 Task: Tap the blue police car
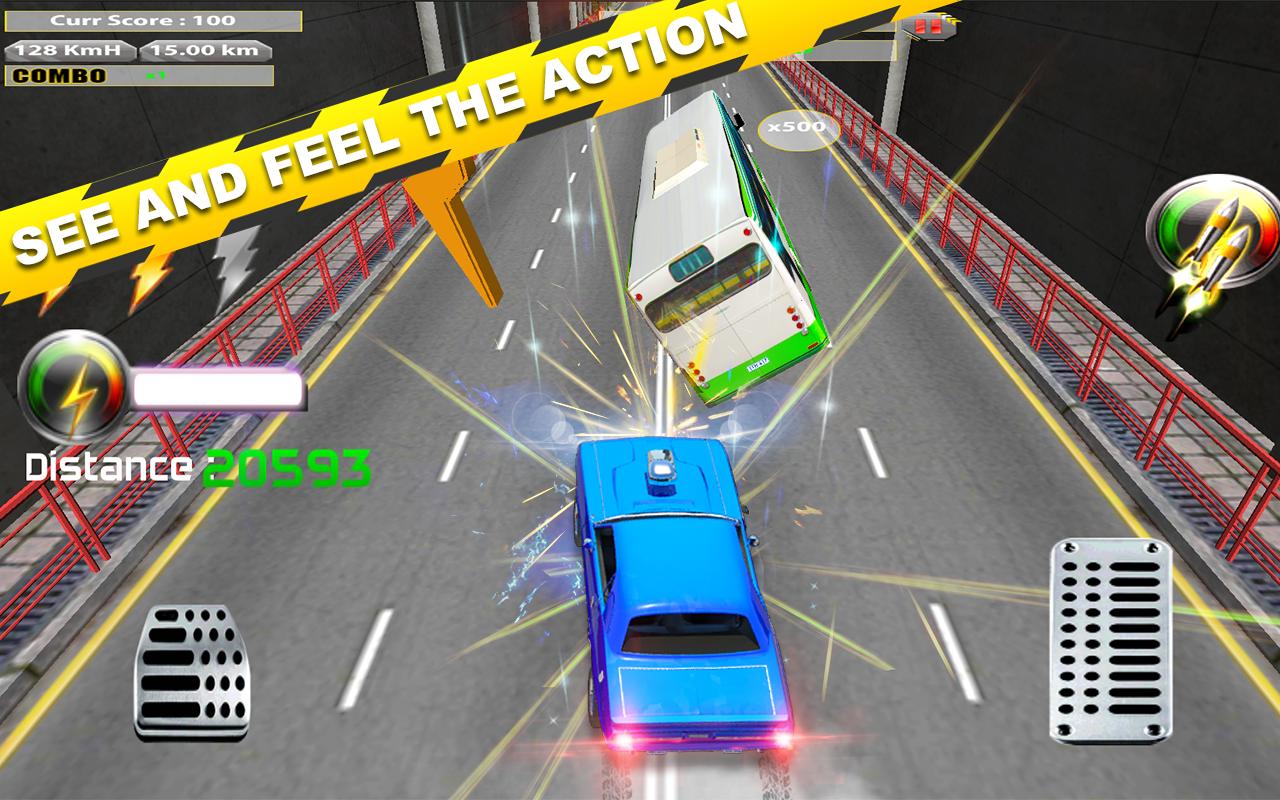coord(680,600)
